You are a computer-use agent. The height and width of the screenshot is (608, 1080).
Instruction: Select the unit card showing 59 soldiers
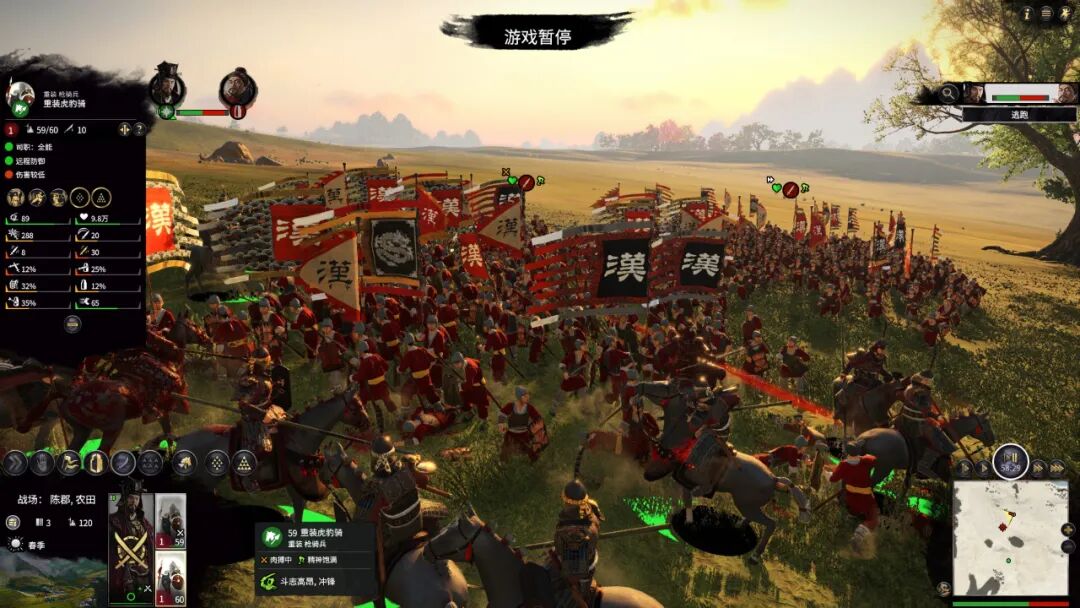click(170, 522)
